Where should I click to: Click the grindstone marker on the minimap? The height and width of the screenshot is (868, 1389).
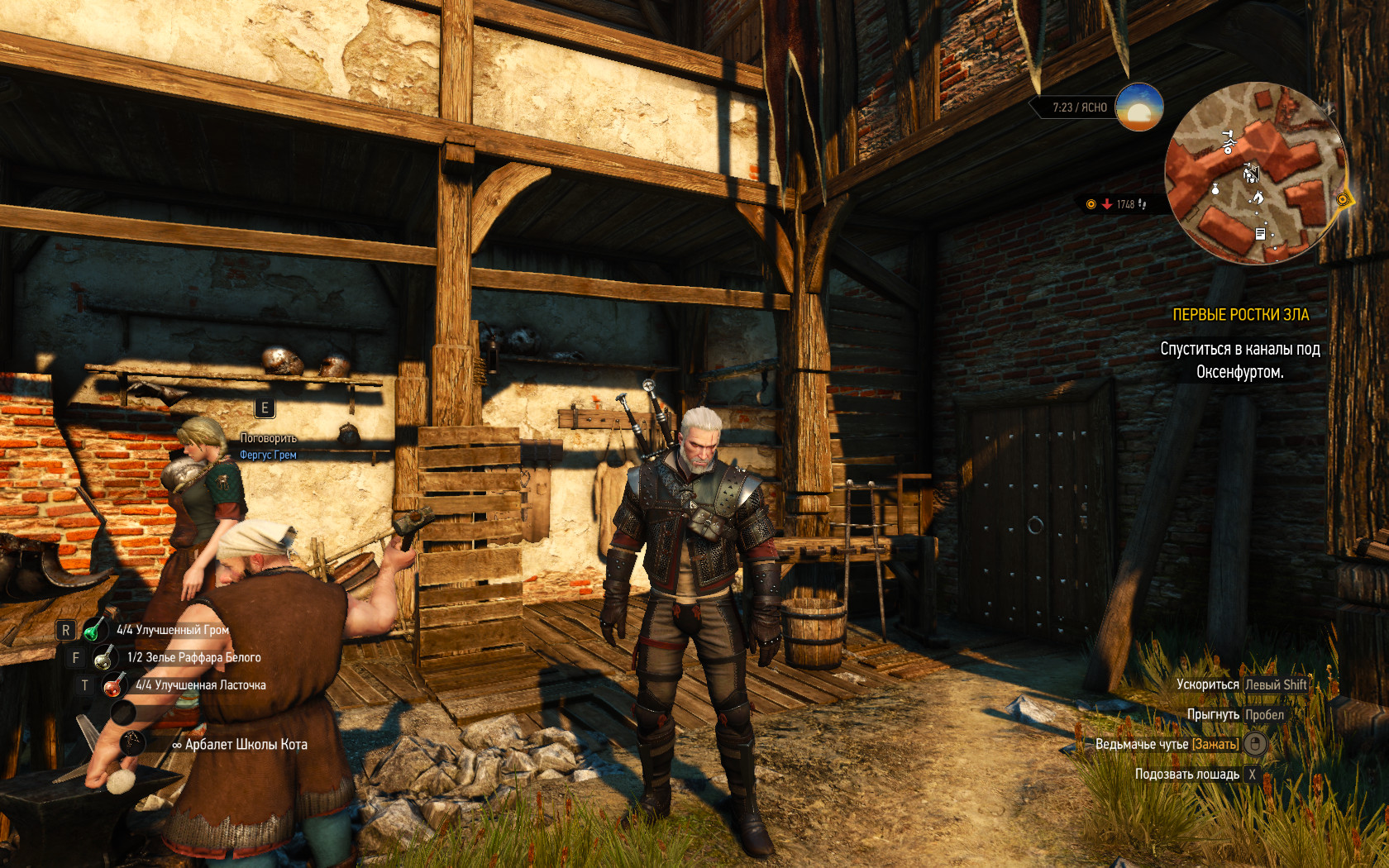(1228, 142)
